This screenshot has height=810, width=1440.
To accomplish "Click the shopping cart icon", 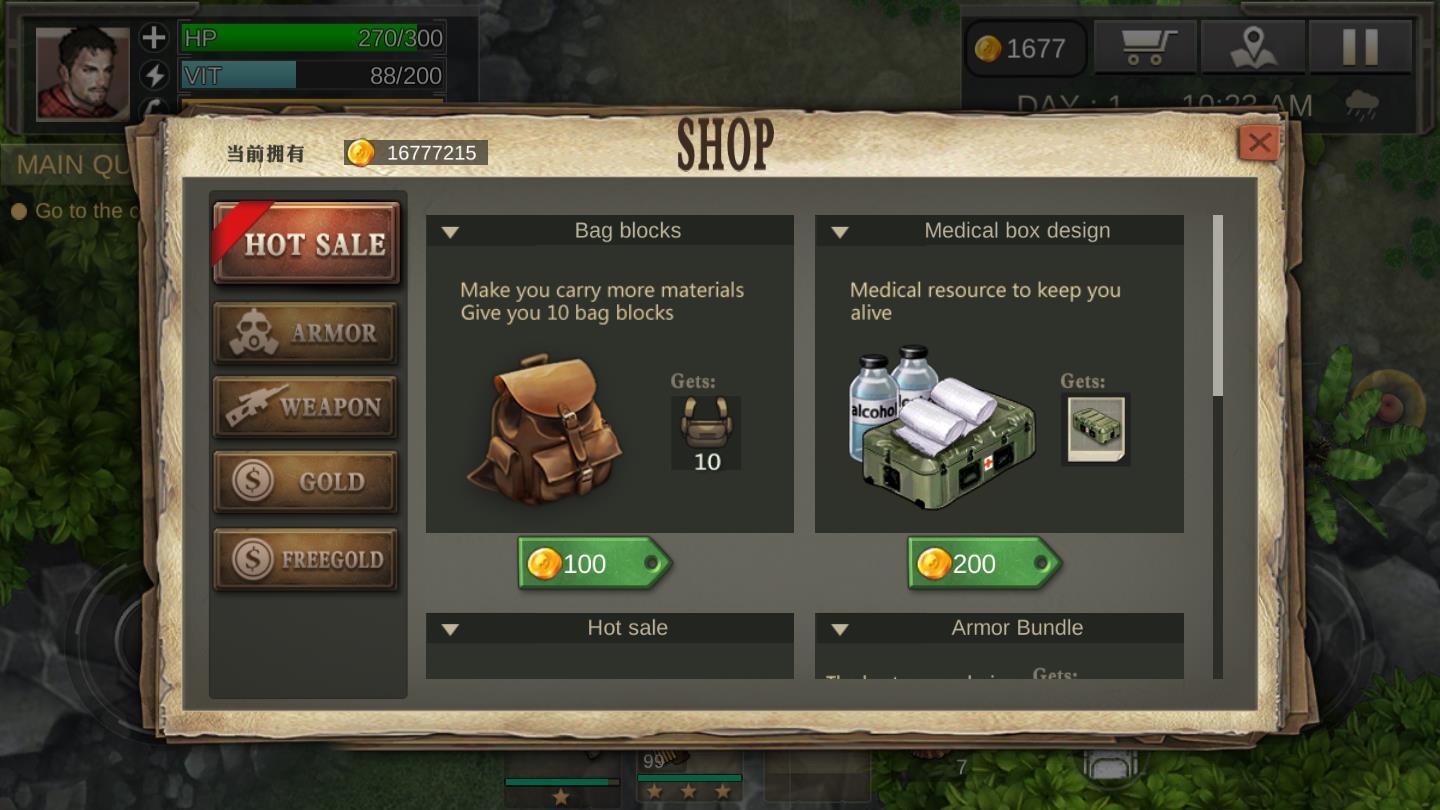I will click(x=1145, y=47).
